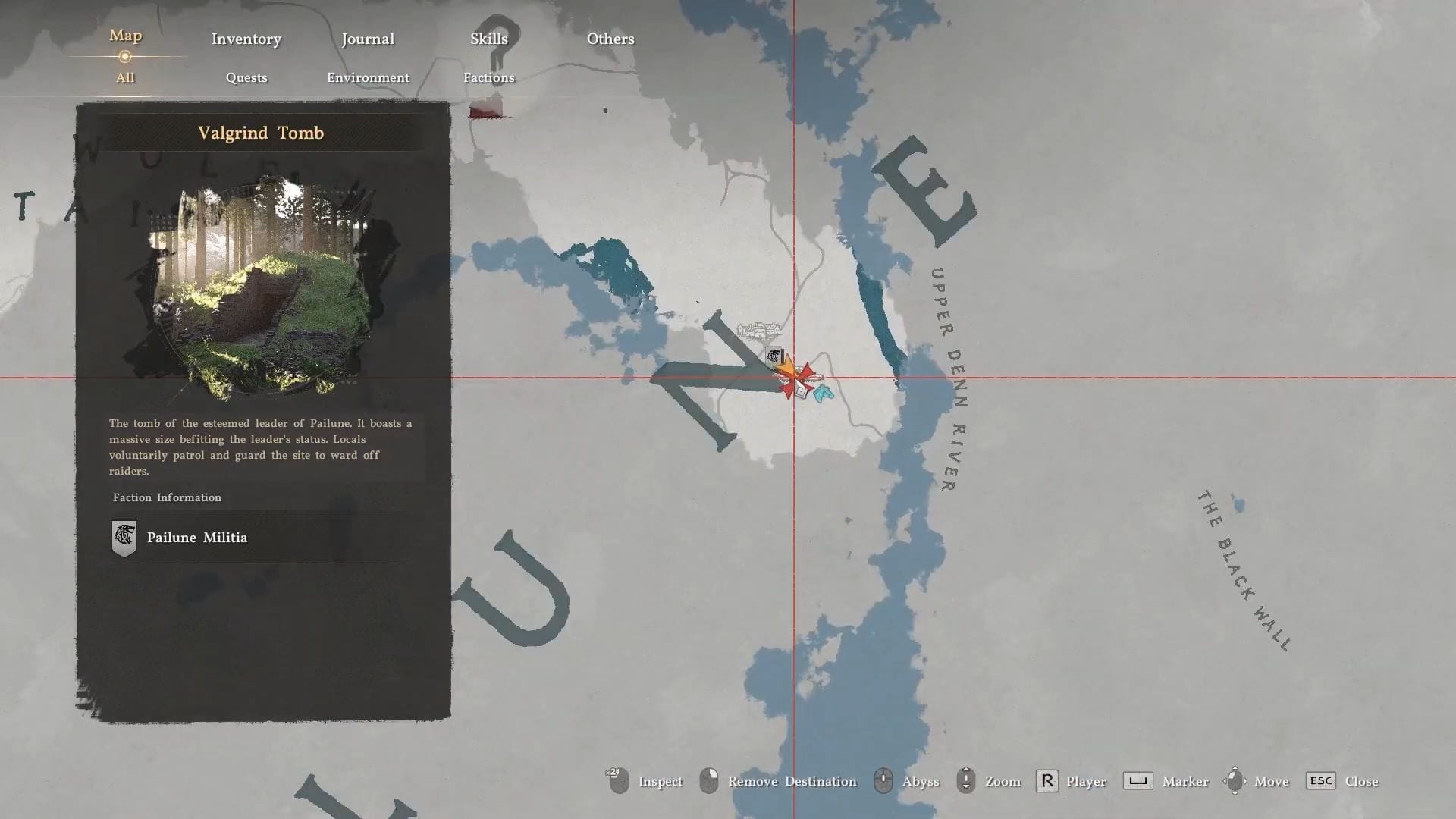
Task: Open the Inventory tab
Action: point(246,39)
